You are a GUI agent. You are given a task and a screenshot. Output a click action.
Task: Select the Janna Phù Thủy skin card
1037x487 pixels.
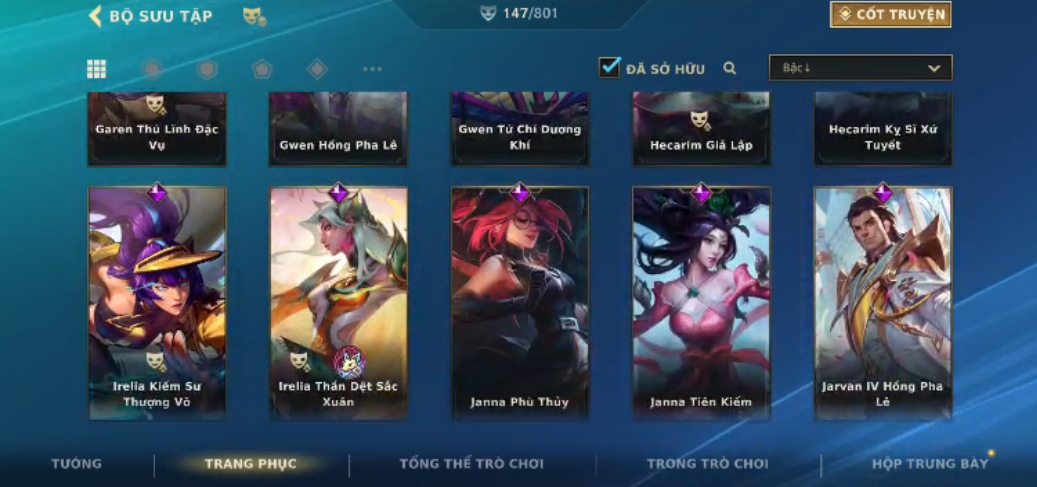[x=520, y=302]
